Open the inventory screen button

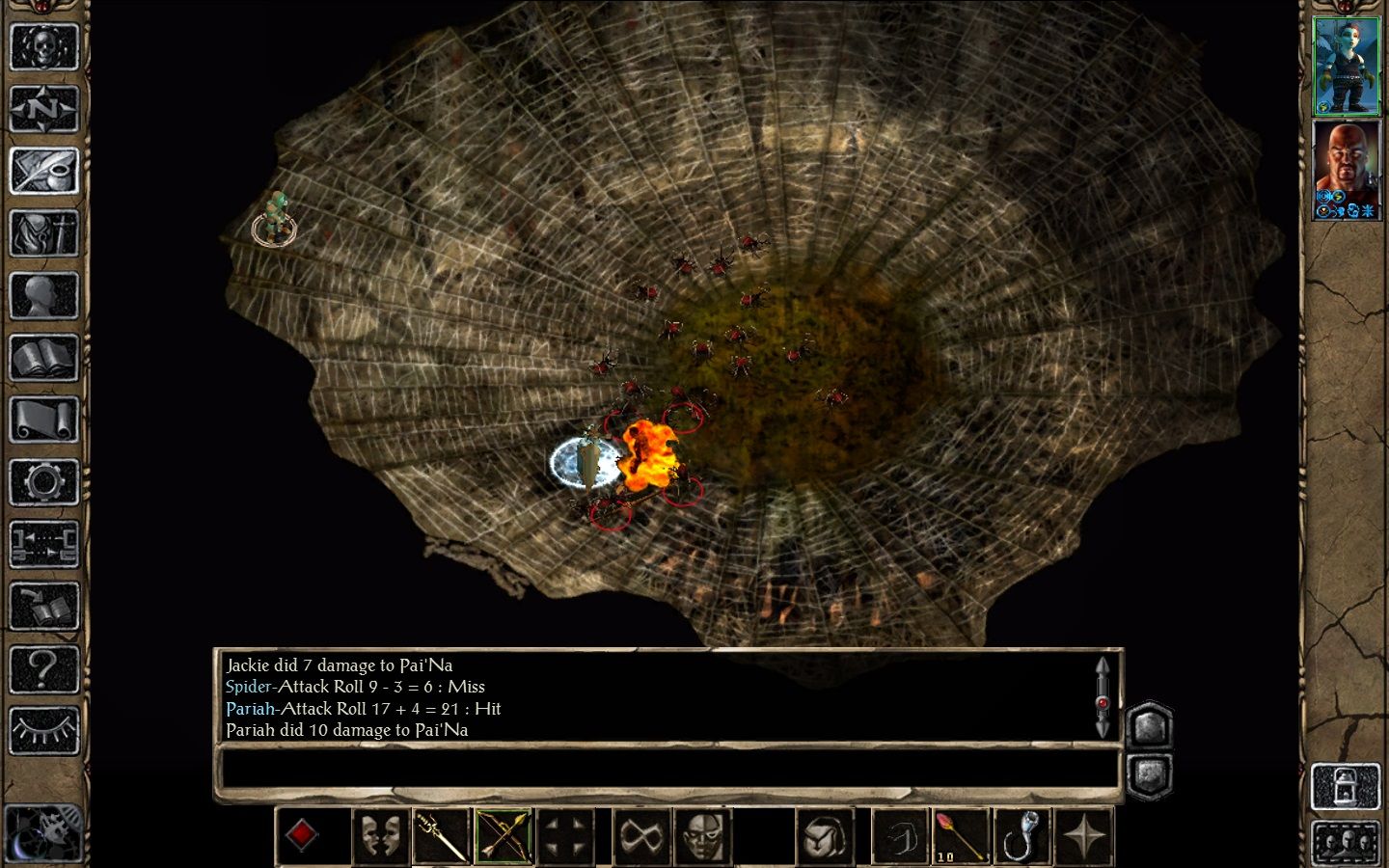pos(43,233)
